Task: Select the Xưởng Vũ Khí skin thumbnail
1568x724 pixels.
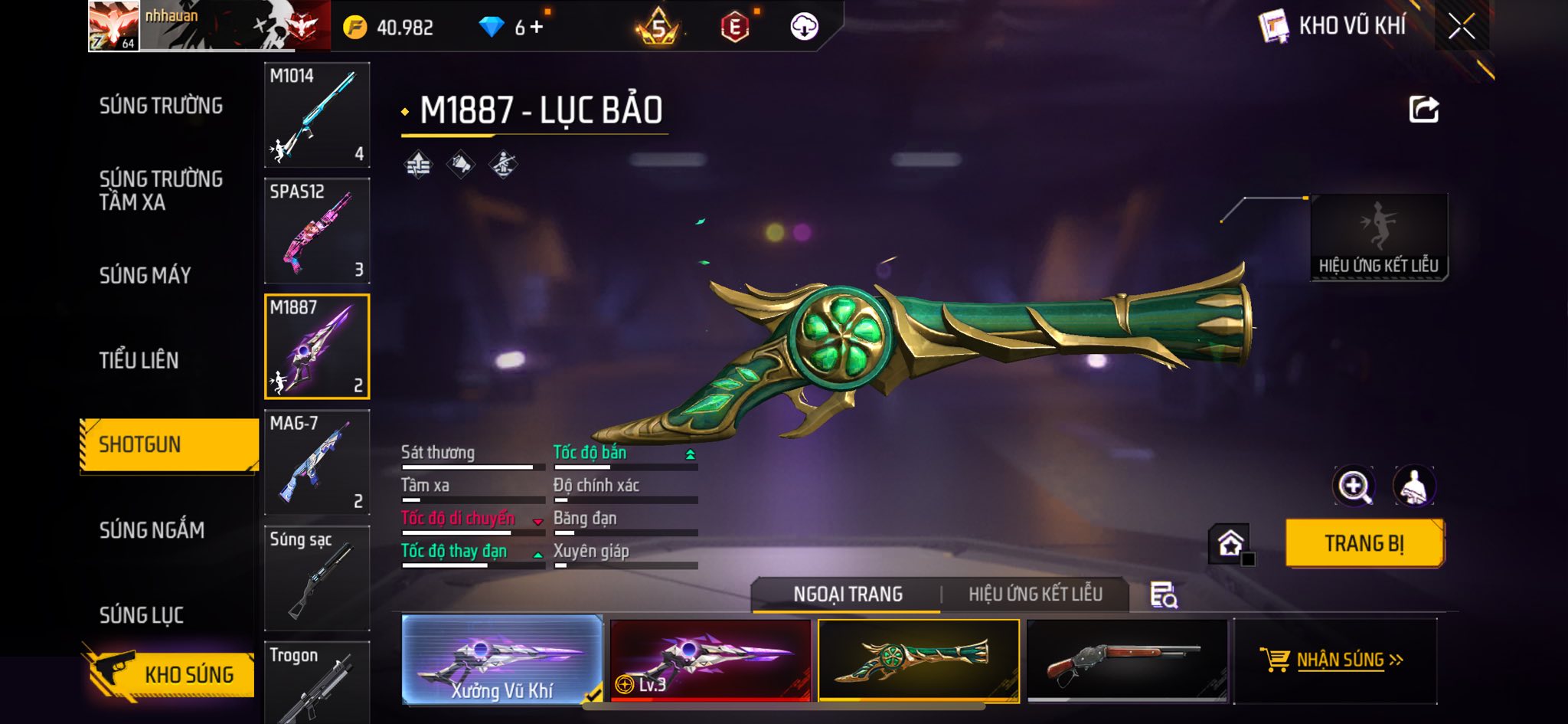Action: pos(501,660)
